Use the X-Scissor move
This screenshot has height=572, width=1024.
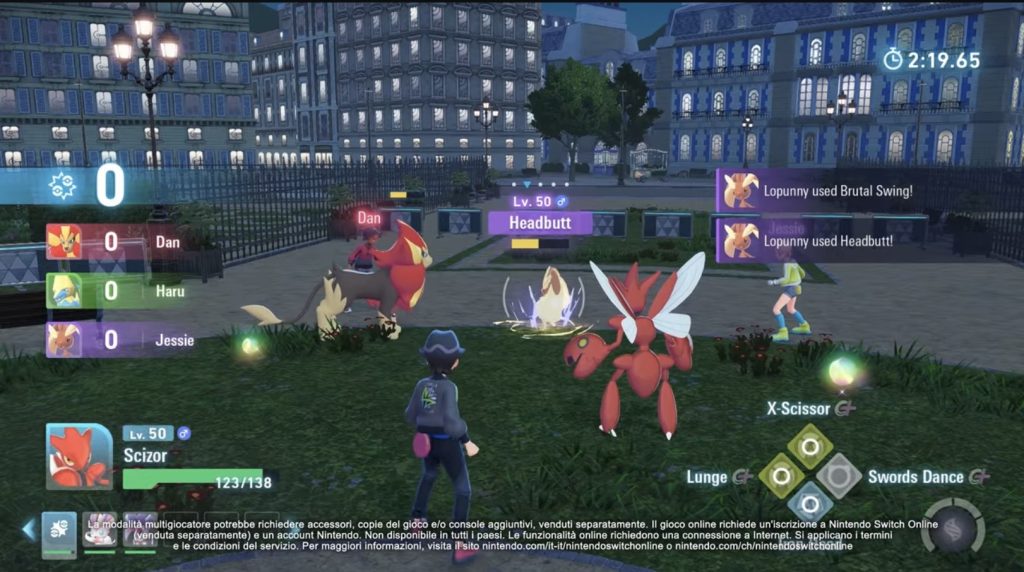coord(810,445)
